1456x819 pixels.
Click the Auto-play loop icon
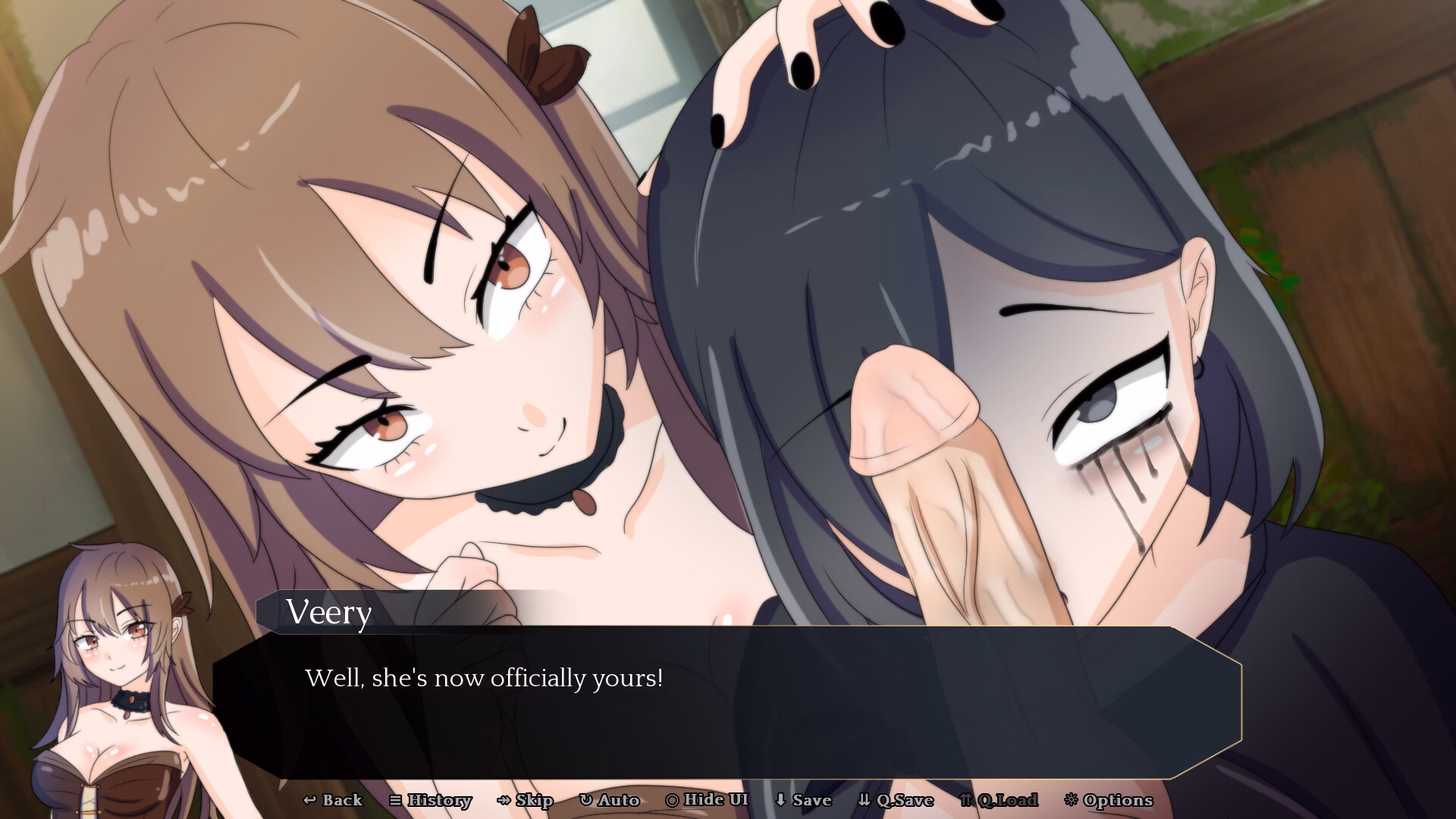pos(584,800)
